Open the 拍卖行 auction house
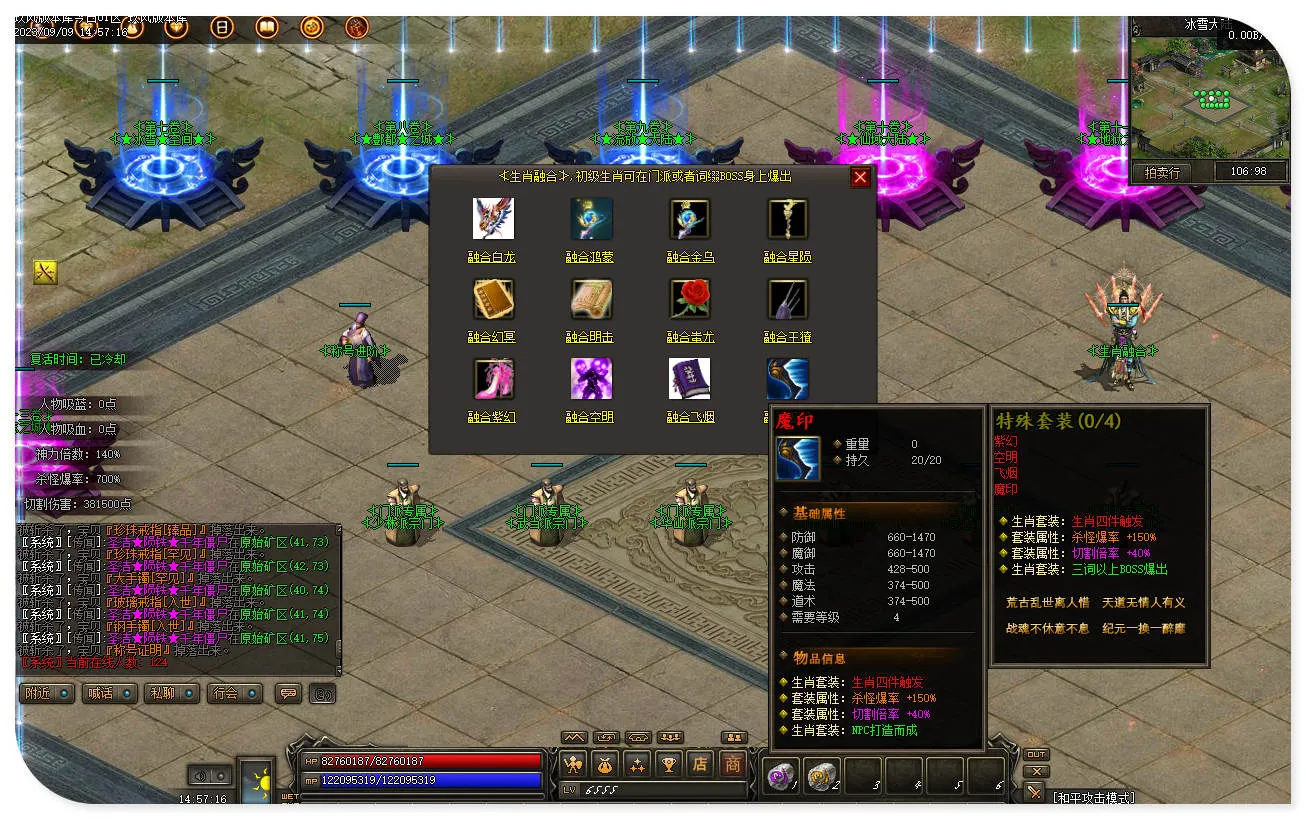Viewport: 1306px width, 819px height. coord(1162,172)
